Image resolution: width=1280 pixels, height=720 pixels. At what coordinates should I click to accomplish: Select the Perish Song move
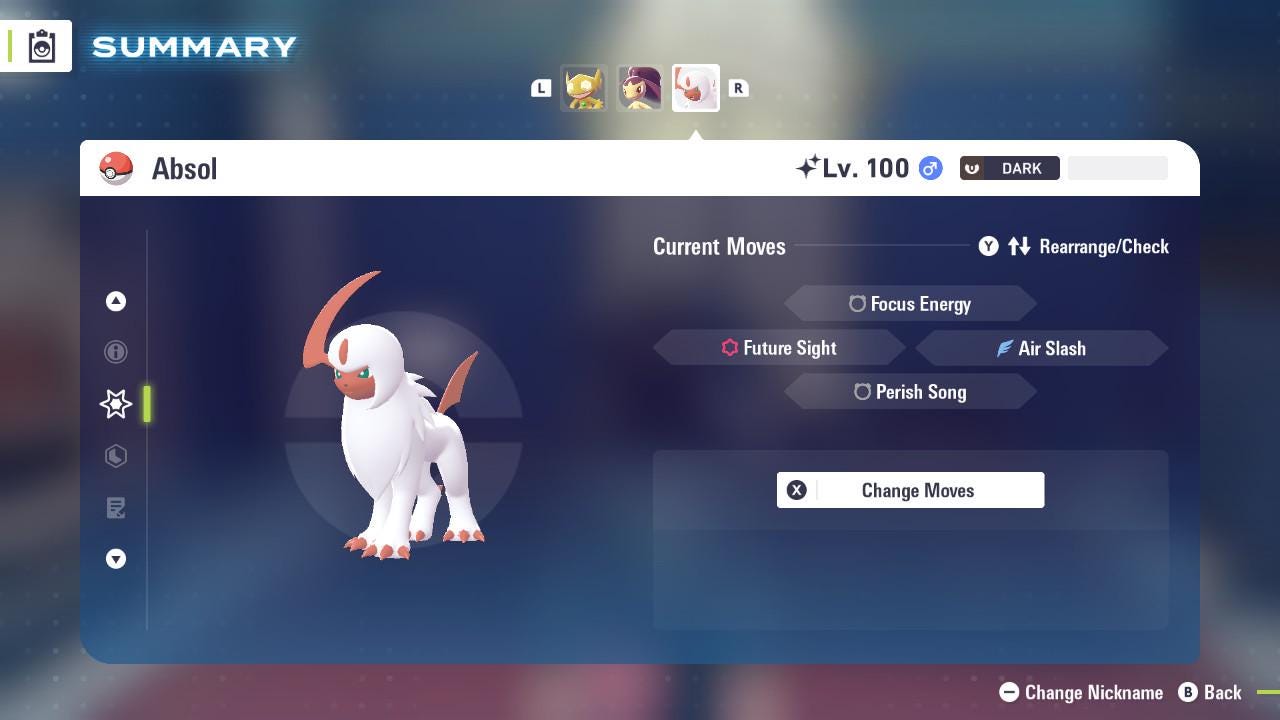click(910, 392)
